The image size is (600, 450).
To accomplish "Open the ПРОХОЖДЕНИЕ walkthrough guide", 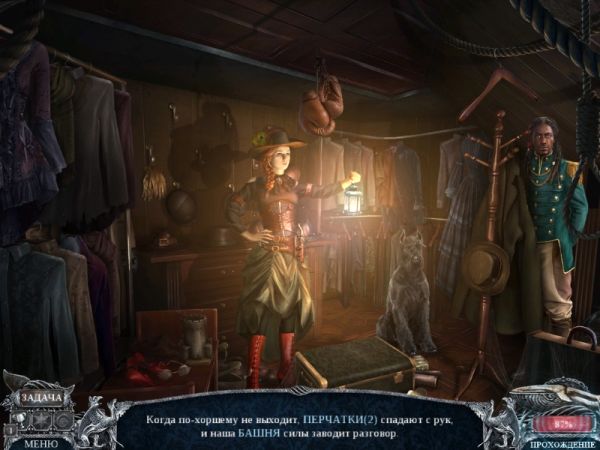I will pyautogui.click(x=562, y=444).
